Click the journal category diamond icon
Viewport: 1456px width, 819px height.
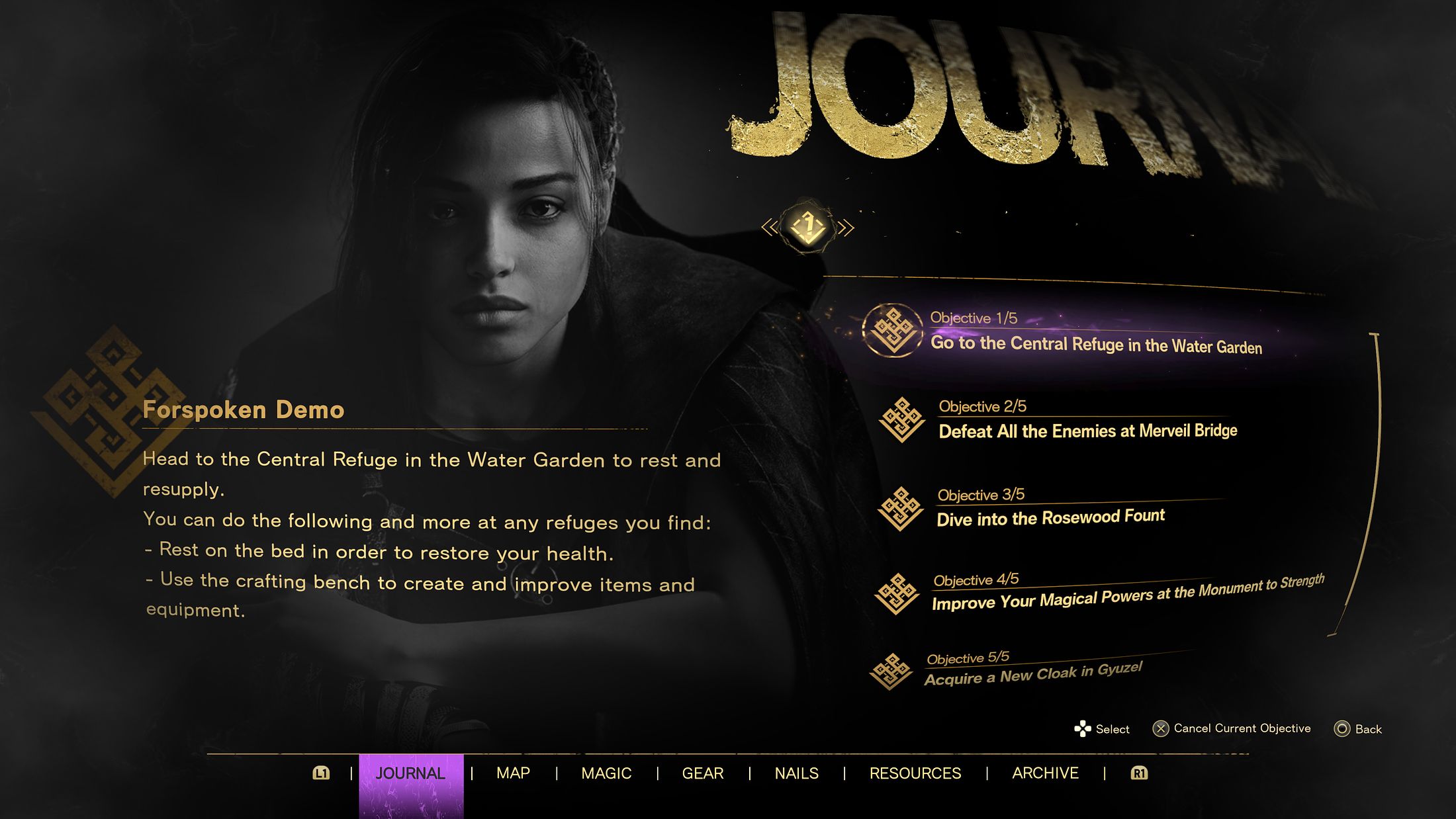pos(808,228)
